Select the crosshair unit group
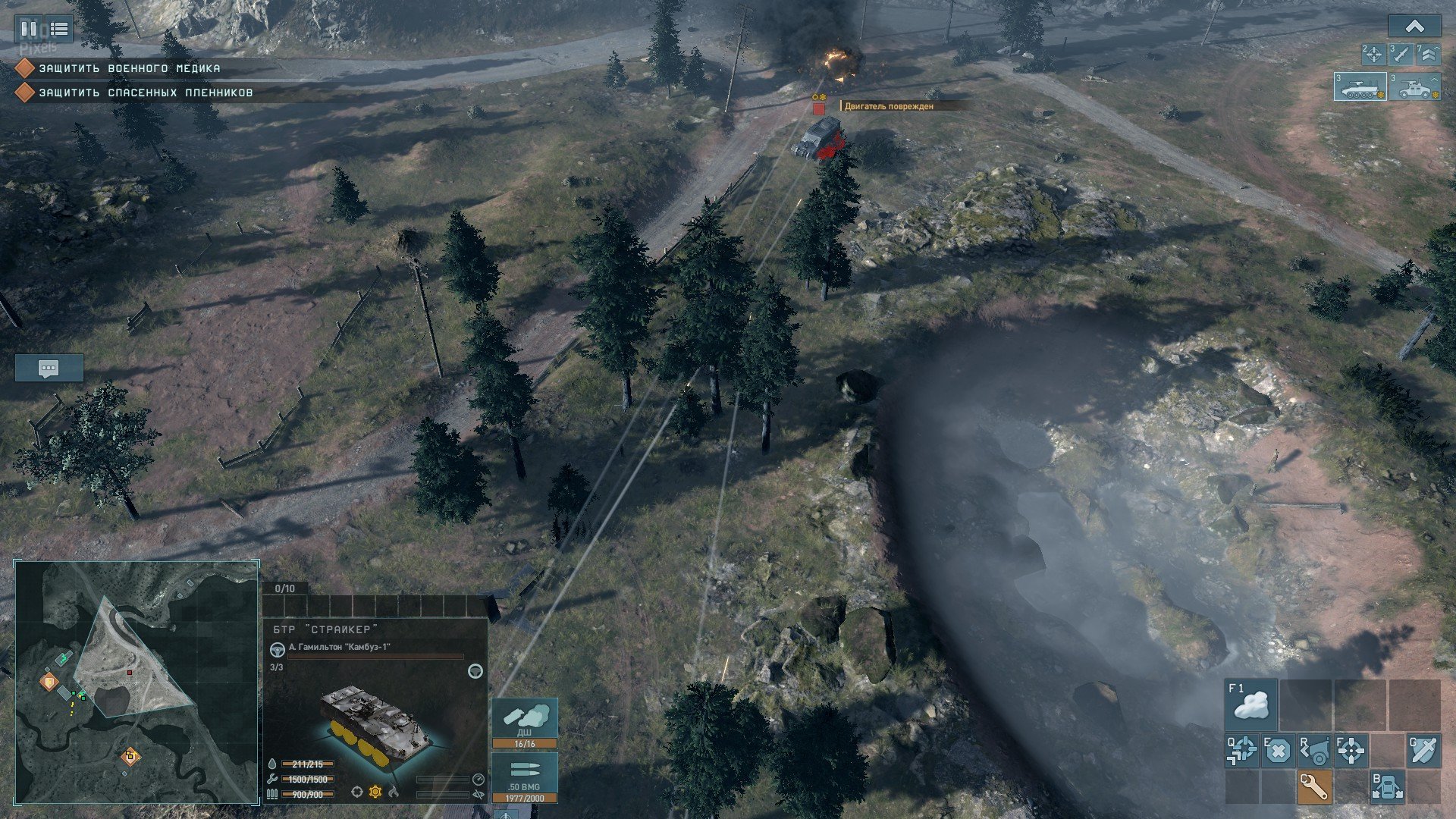Screen dimensions: 1456x819 pyautogui.click(x=1373, y=54)
